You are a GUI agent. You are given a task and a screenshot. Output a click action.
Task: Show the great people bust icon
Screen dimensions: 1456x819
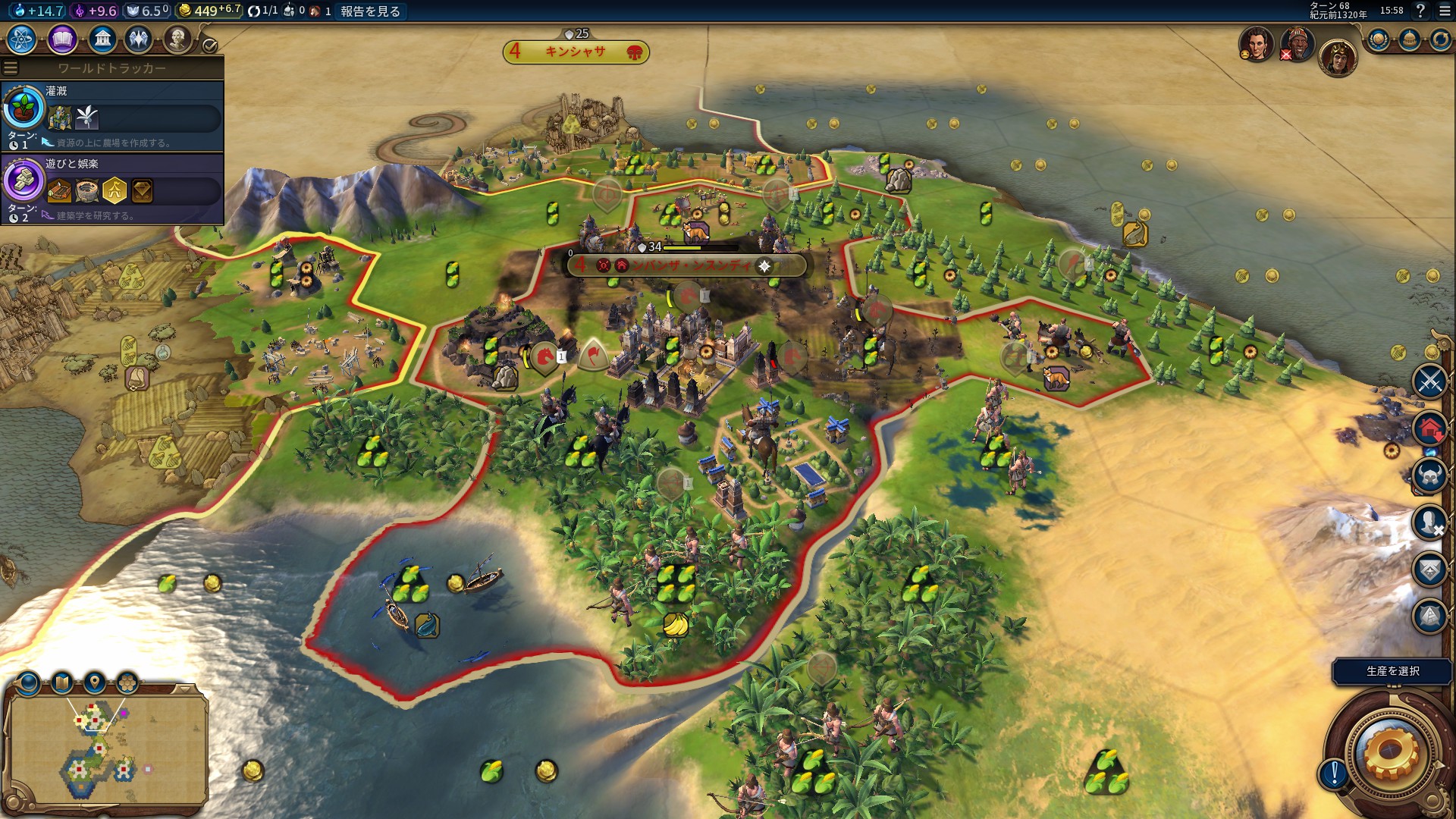177,39
